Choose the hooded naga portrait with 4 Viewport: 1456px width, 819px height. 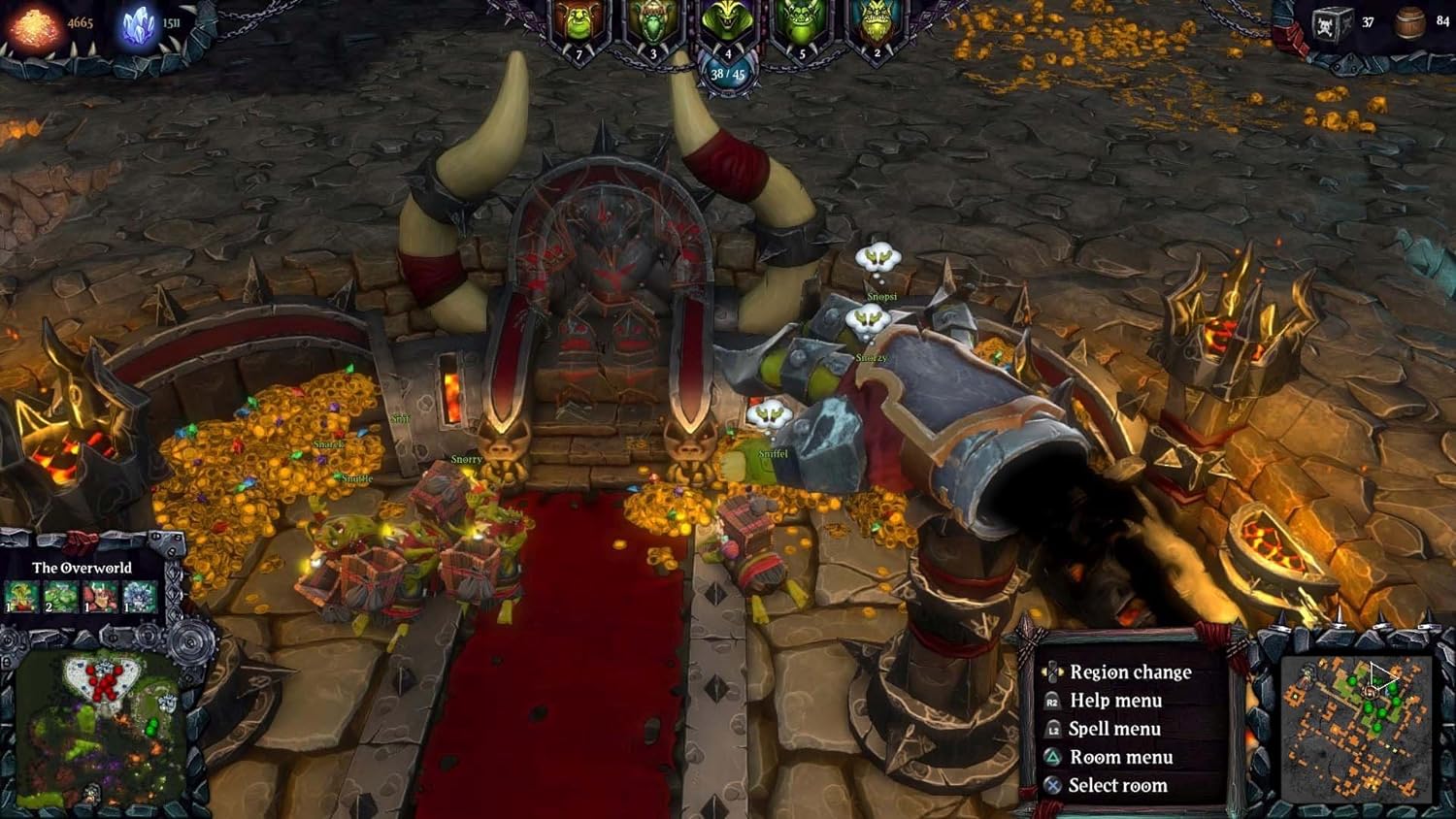tap(728, 24)
